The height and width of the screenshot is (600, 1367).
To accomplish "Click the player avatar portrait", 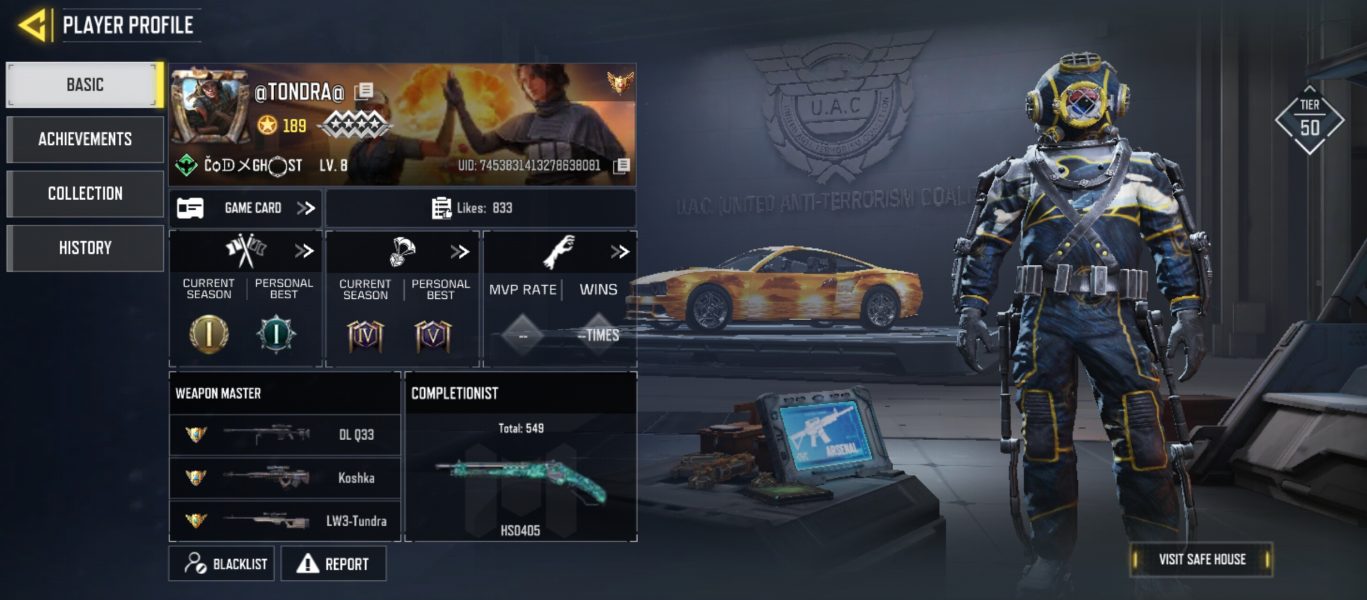I will (x=210, y=108).
